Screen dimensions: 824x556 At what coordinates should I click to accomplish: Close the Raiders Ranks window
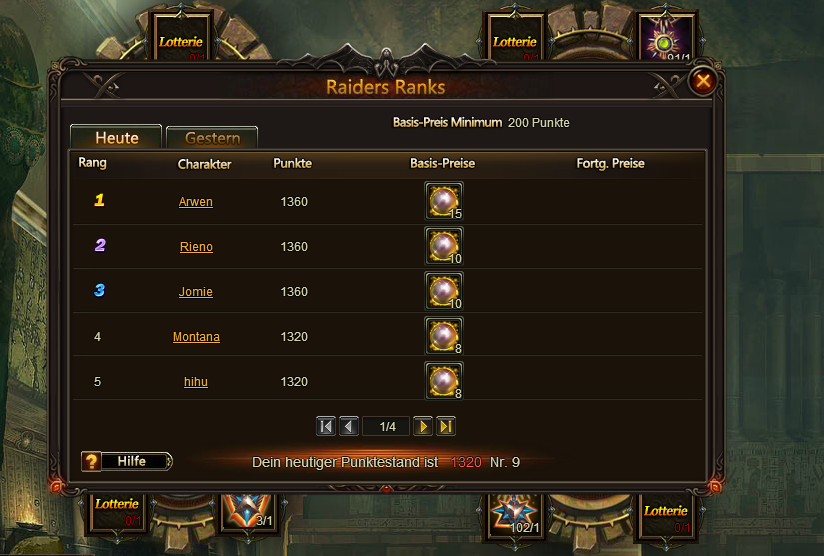704,80
